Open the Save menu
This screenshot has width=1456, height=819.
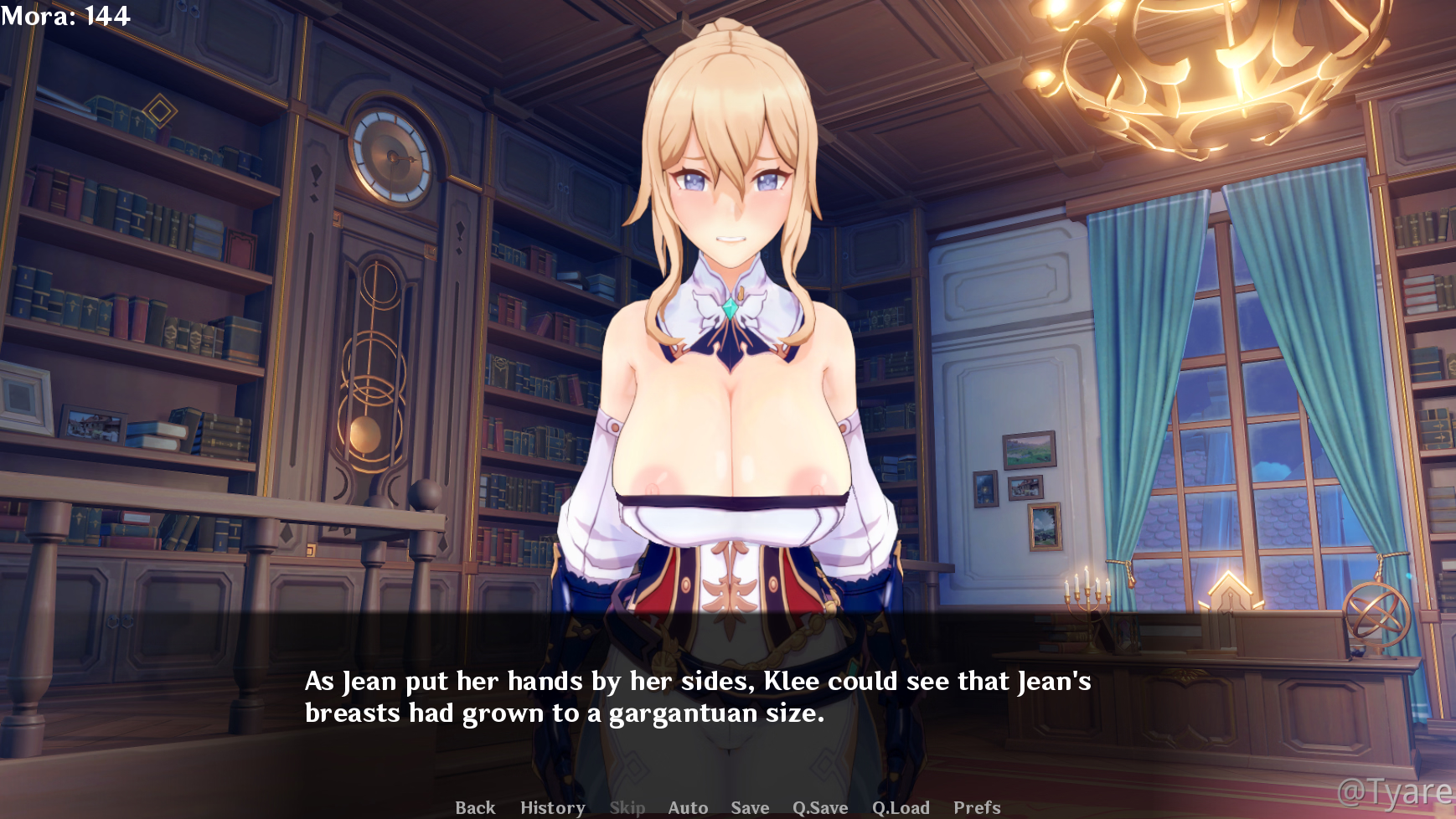750,807
